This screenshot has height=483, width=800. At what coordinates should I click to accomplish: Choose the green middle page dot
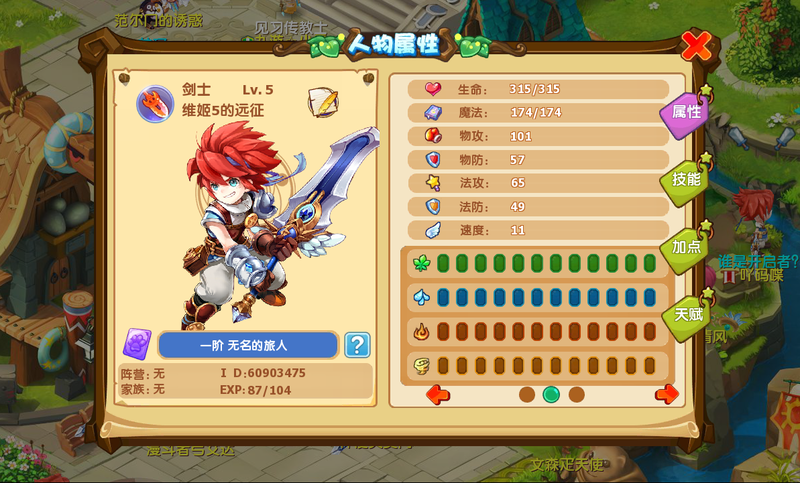551,394
